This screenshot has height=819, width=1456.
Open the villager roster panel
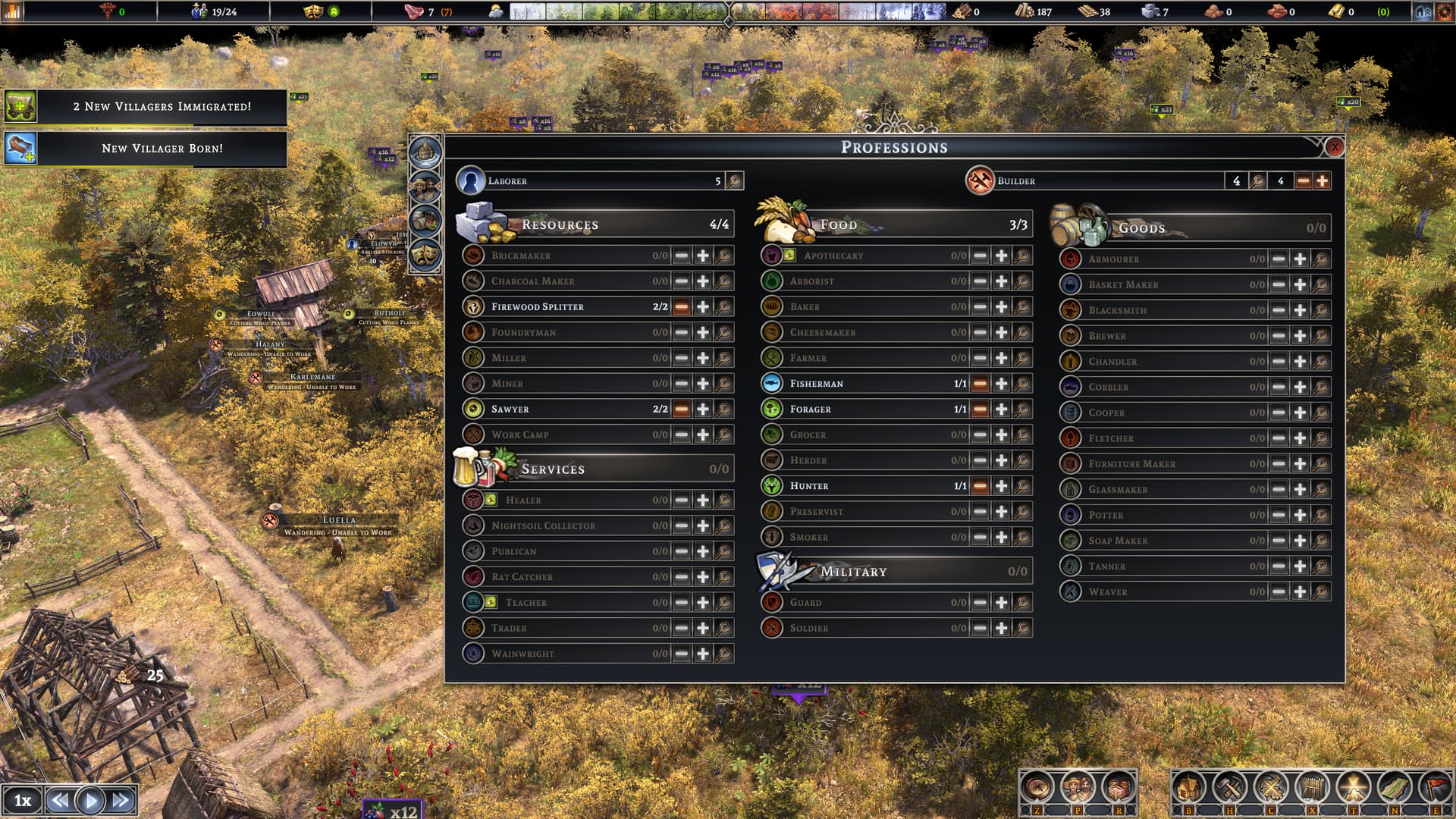tap(1078, 787)
